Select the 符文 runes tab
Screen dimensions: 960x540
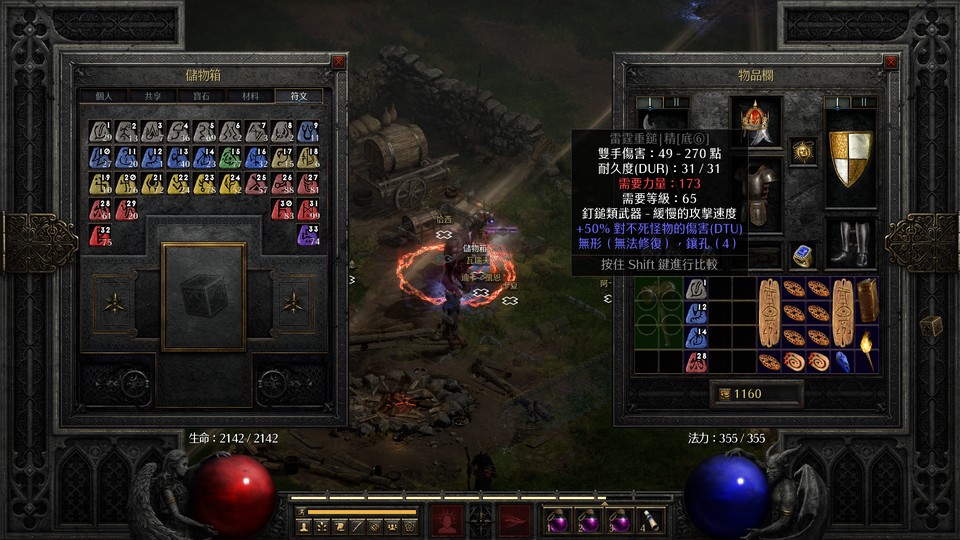point(298,96)
